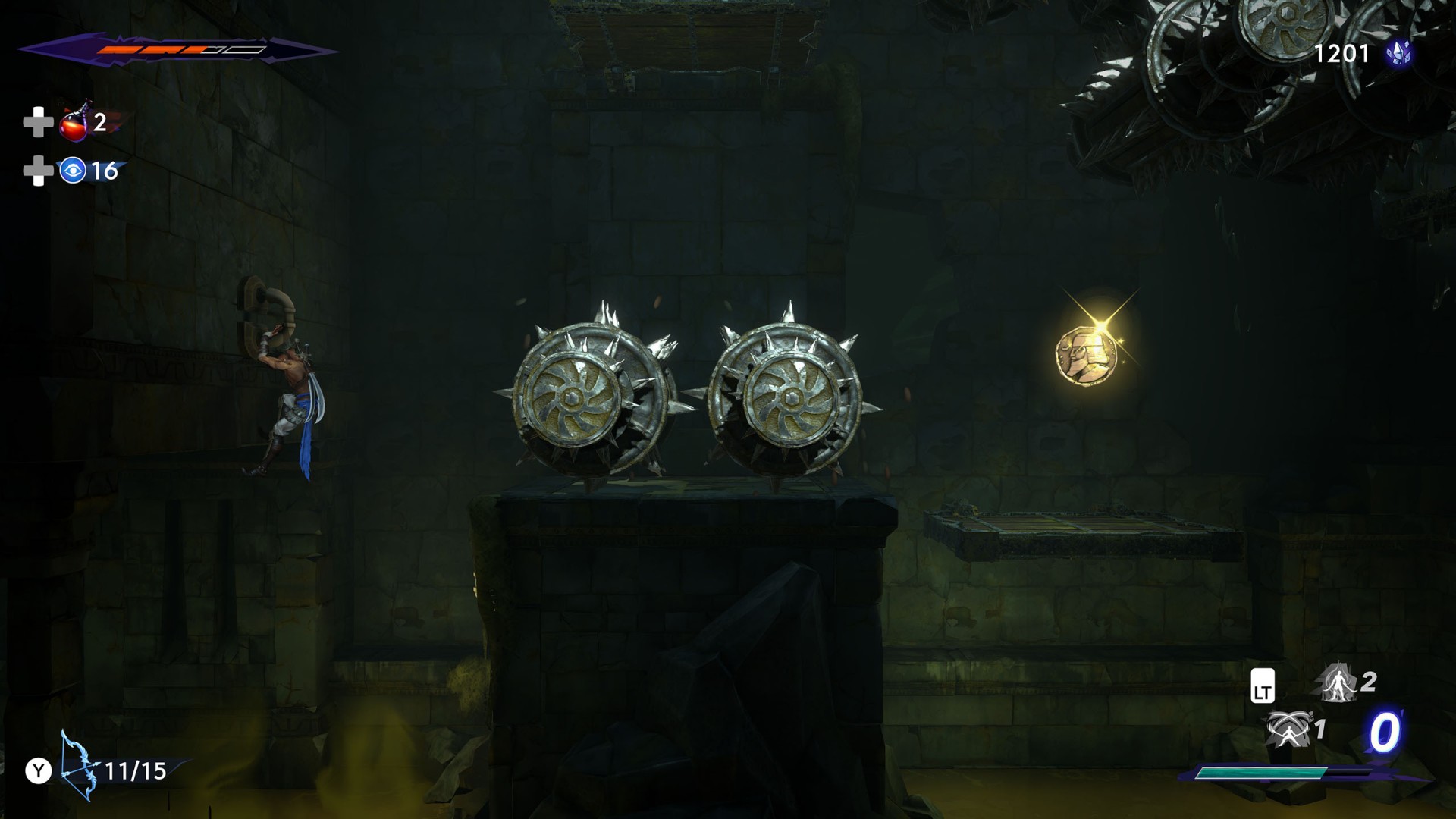Select the red healing potion icon
Image resolution: width=1456 pixels, height=819 pixels.
[75, 124]
